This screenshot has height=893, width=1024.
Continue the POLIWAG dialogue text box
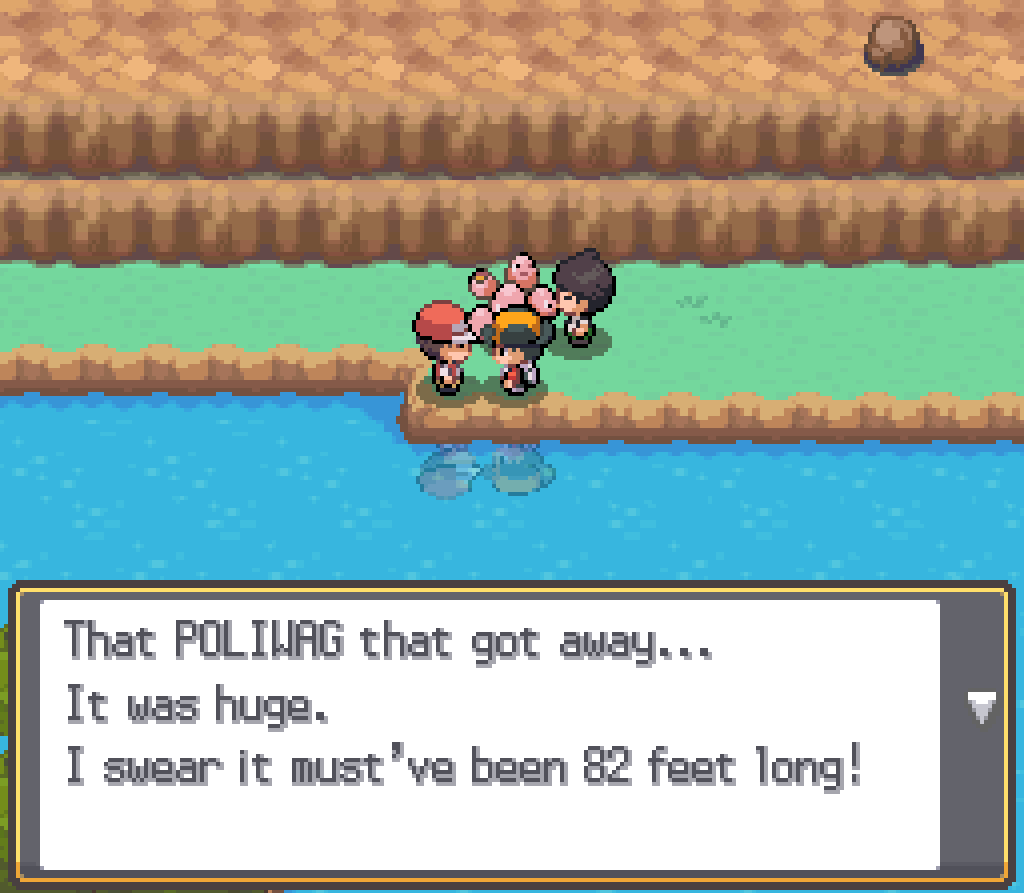point(490,735)
